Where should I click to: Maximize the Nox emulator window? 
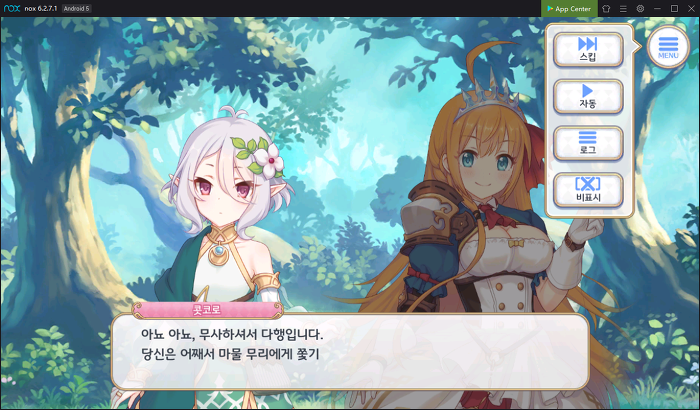tap(674, 8)
